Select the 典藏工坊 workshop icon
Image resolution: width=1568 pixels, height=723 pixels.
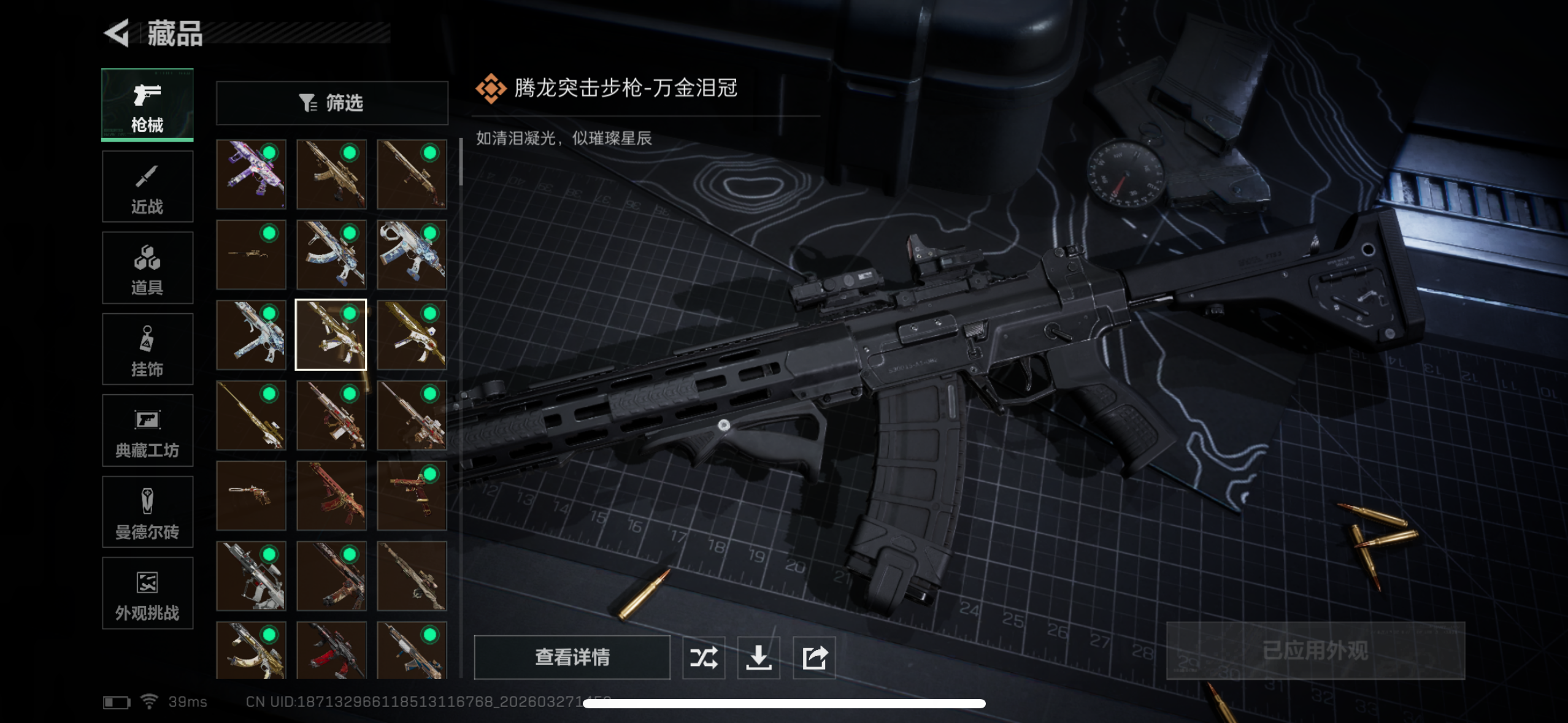tap(147, 430)
